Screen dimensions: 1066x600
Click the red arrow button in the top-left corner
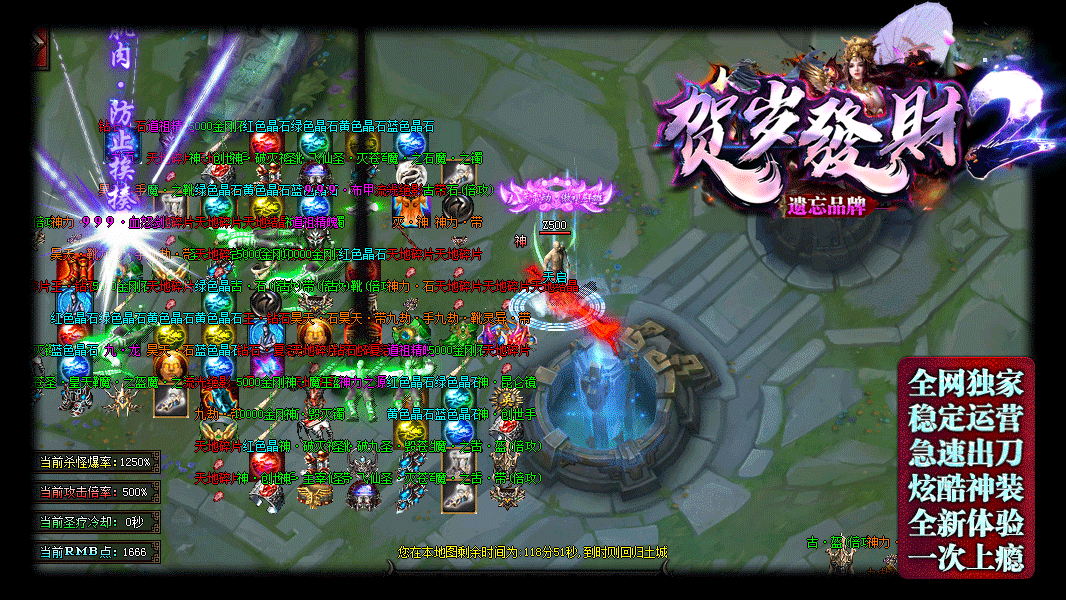[40, 49]
